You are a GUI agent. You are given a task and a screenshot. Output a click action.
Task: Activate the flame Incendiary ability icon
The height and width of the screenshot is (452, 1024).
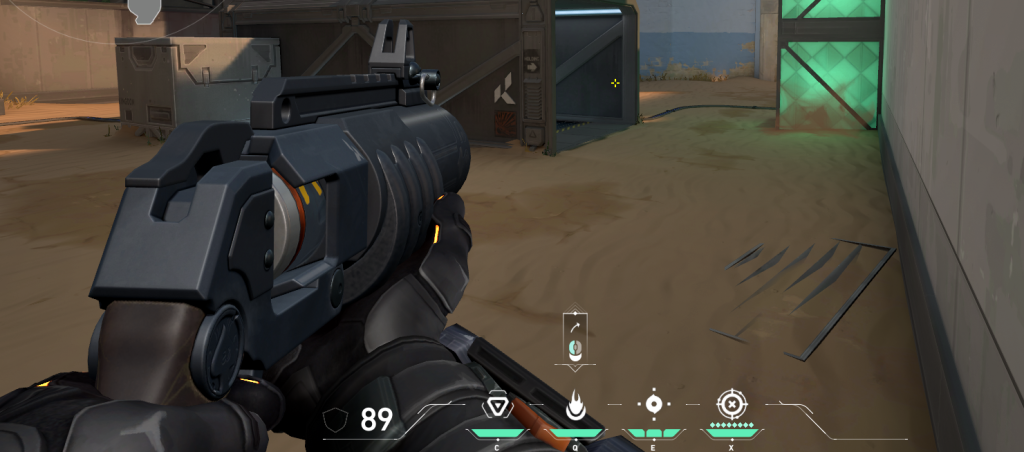(575, 406)
